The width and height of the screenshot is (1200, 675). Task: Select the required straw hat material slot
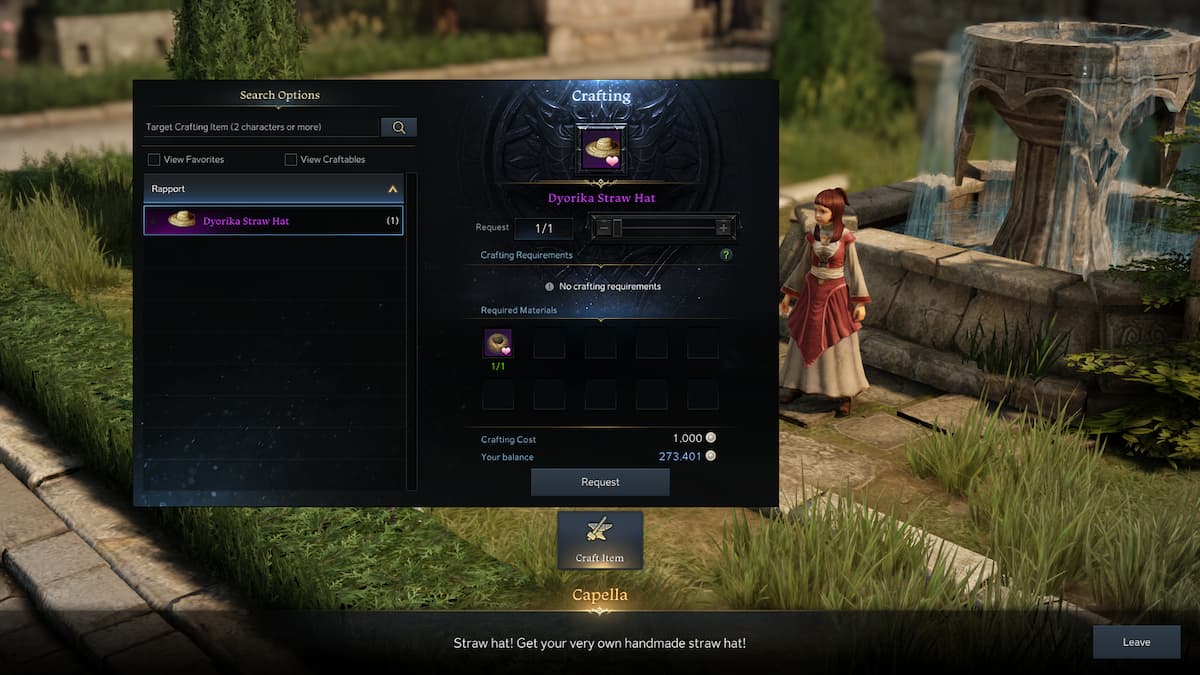coord(498,343)
